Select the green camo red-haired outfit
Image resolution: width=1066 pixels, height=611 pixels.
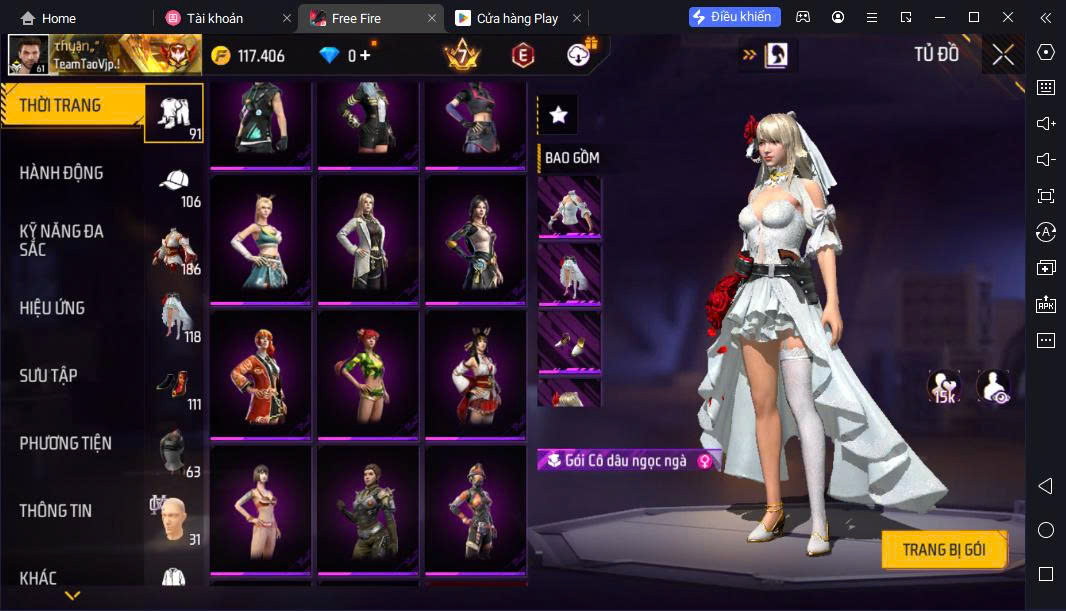point(367,375)
